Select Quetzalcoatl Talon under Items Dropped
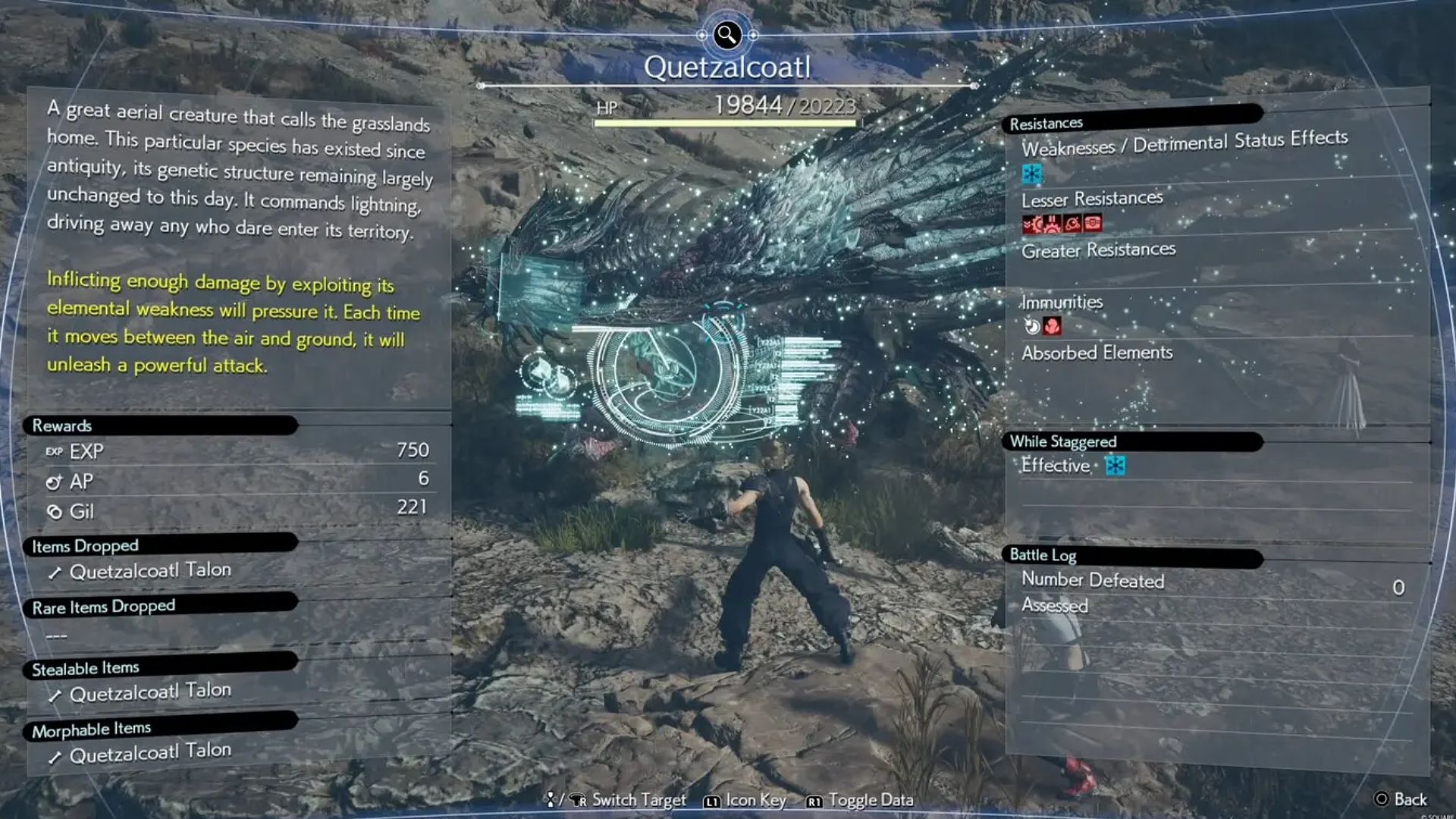 point(150,571)
